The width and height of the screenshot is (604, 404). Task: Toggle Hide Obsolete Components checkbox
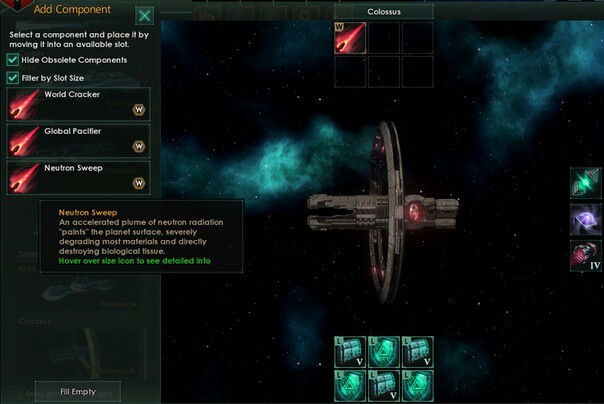point(13,60)
